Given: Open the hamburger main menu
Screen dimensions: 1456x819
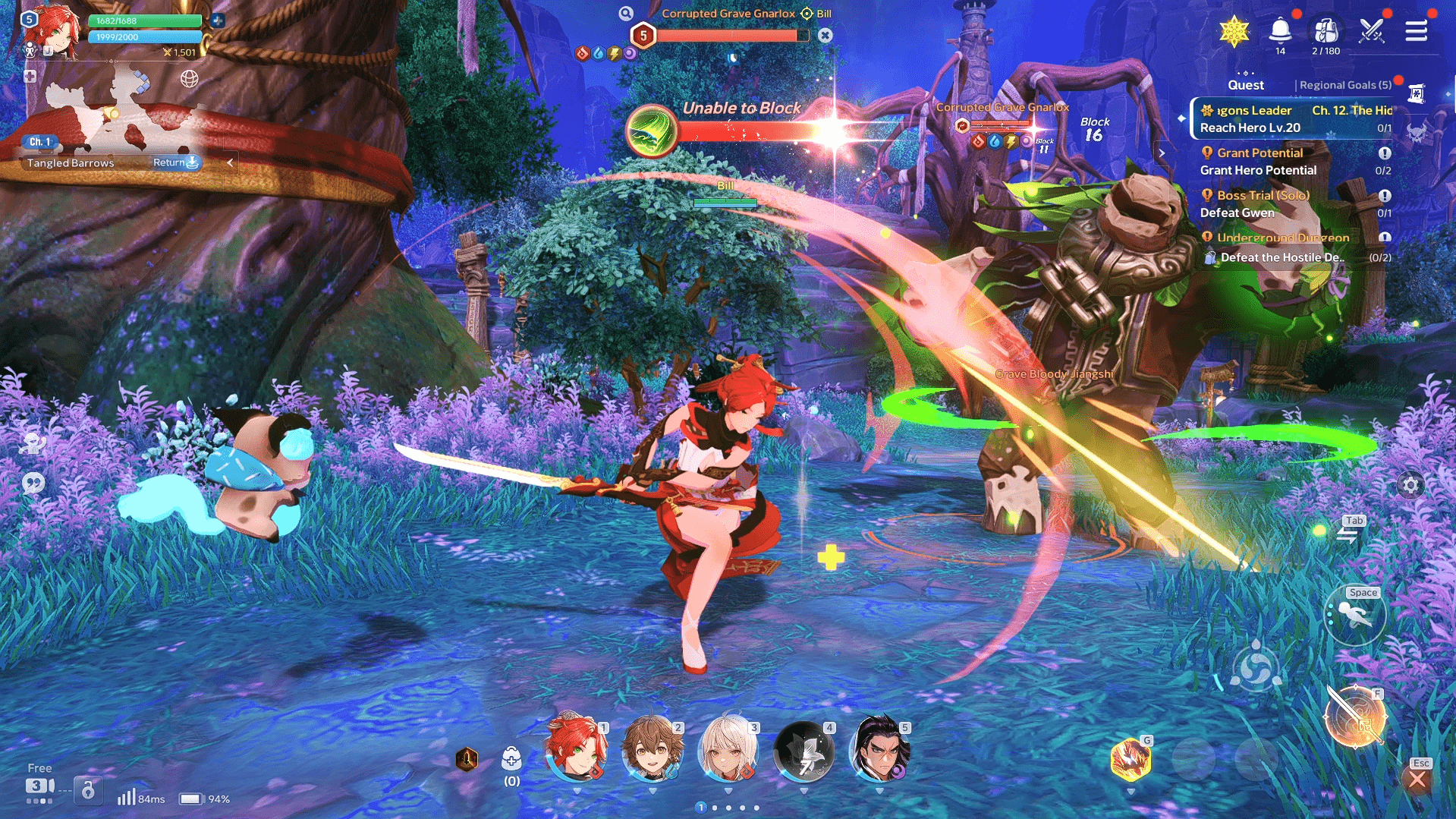Looking at the screenshot, I should point(1416,31).
